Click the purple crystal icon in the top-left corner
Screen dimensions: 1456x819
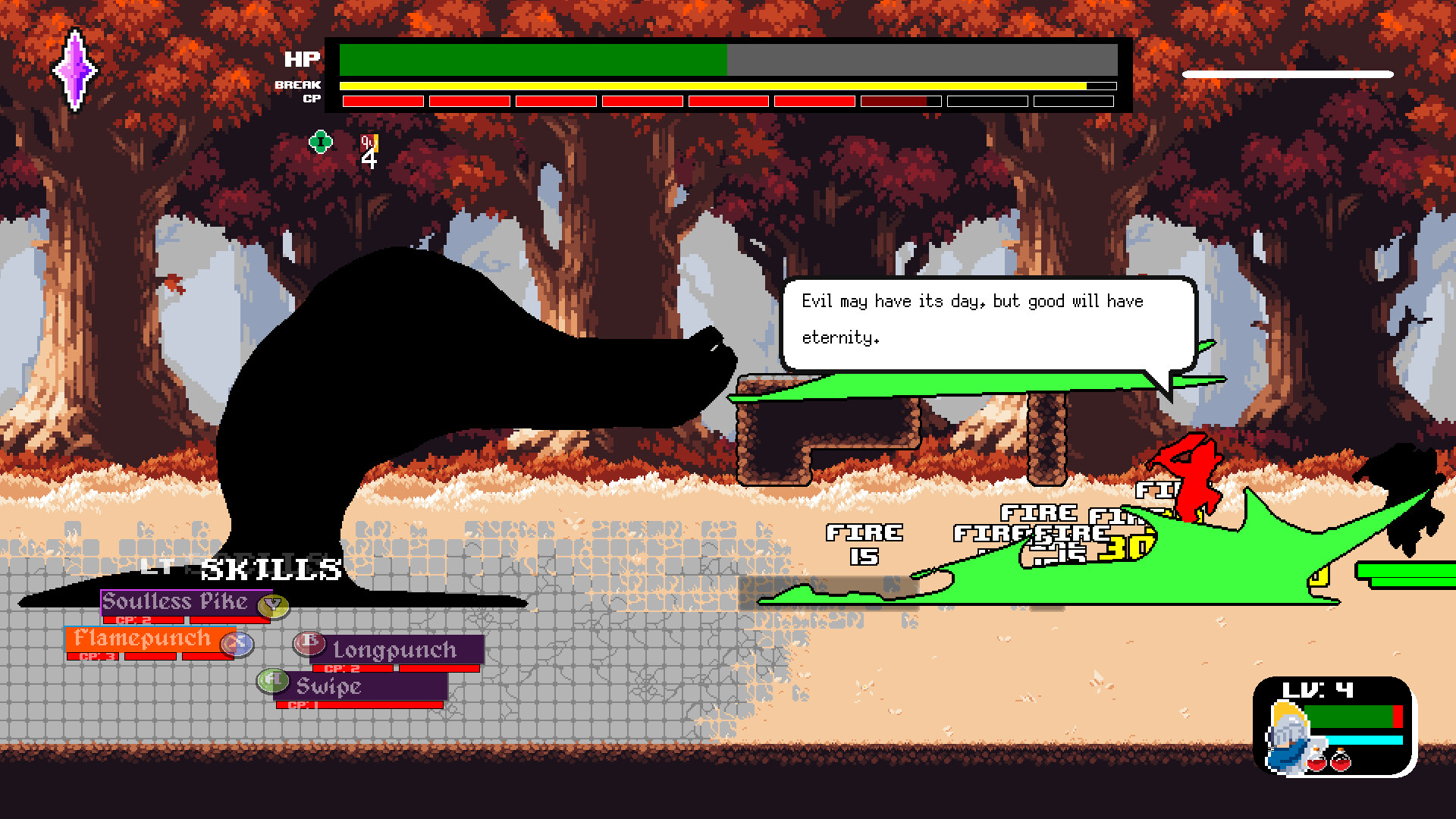click(75, 70)
